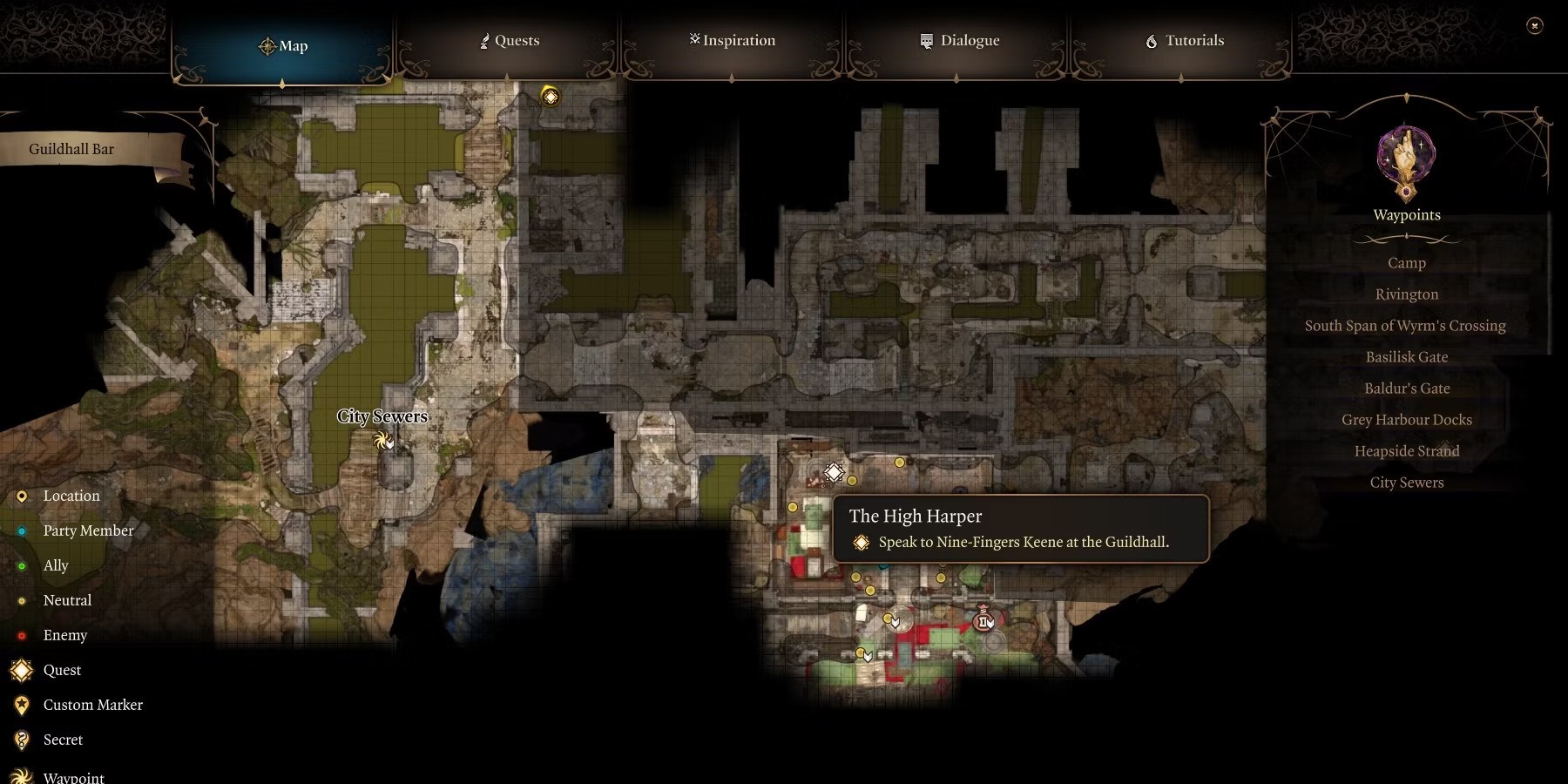The height and width of the screenshot is (784, 1568).
Task: Choose the Rivington waypoint
Action: click(x=1406, y=294)
